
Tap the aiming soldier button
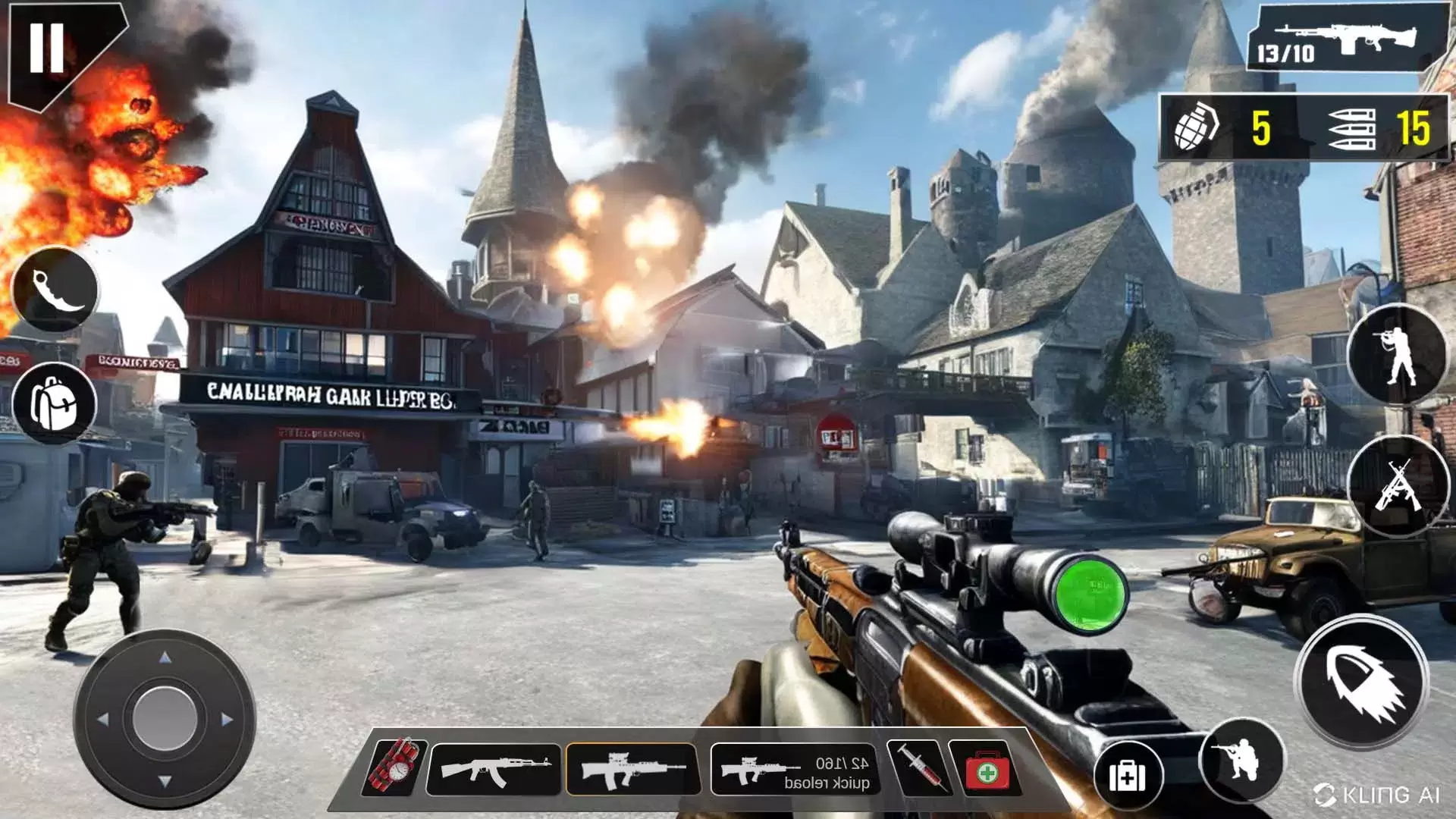(1396, 354)
